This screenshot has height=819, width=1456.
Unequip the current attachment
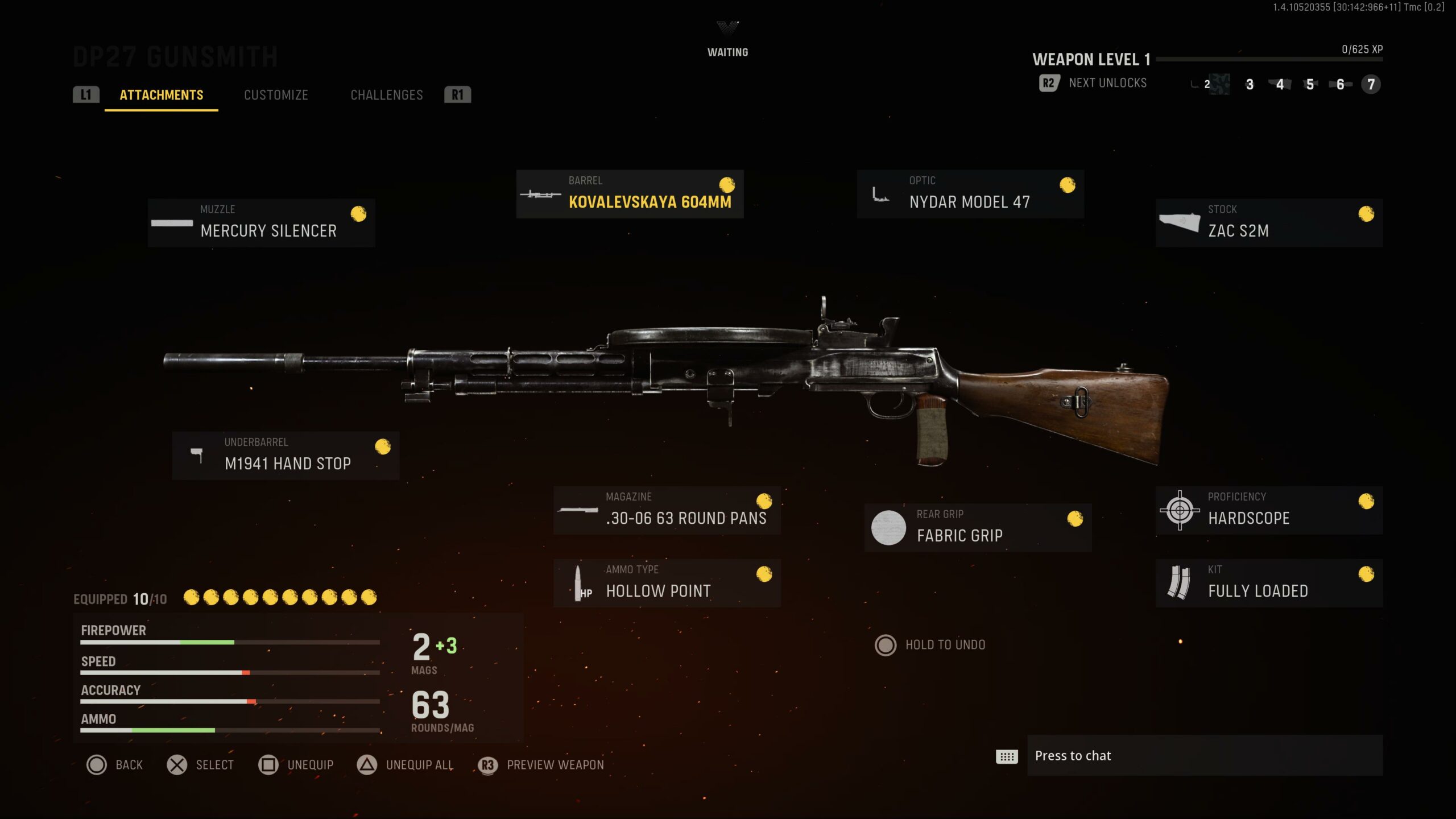point(296,765)
